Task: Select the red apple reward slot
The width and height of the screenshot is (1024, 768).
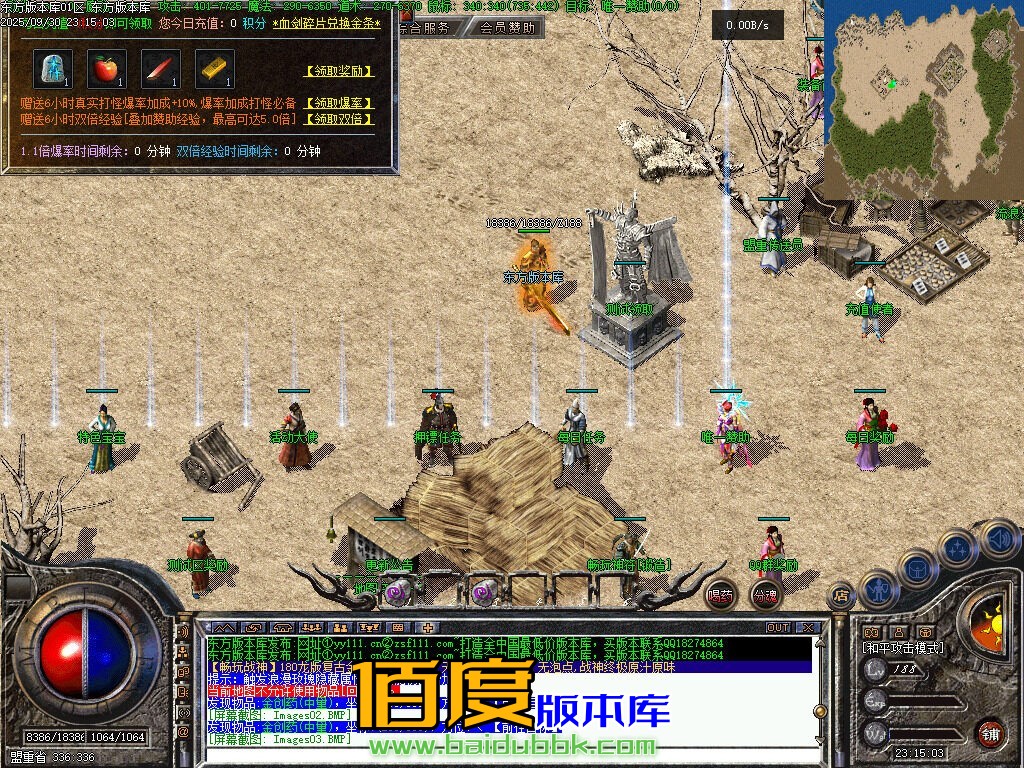Action: 106,69
